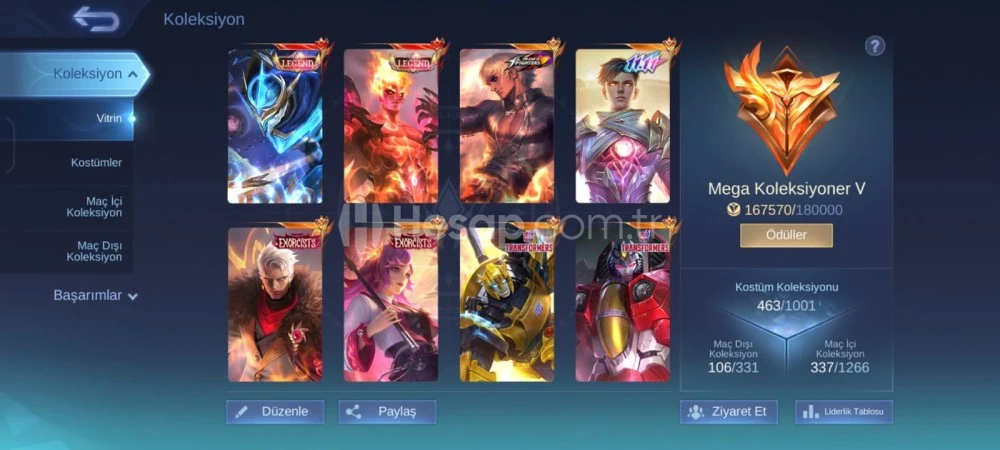This screenshot has width=1000, height=450.
Task: Open the Ödüller rewards button
Action: pyautogui.click(x=786, y=235)
